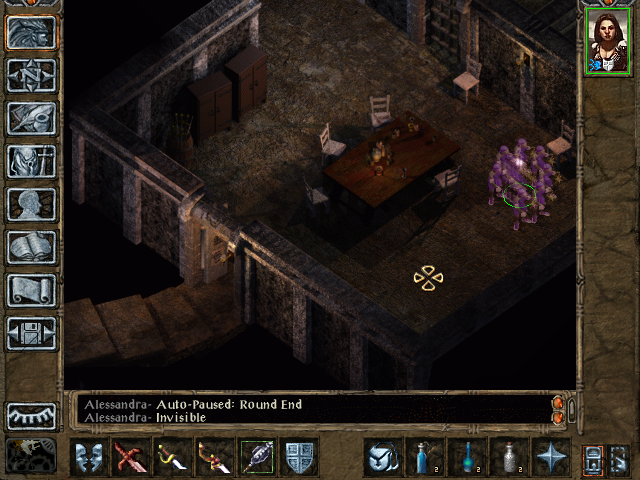The height and width of the screenshot is (480, 640).
Task: Open the options menu (floppy disk icon)
Action: click(x=32, y=333)
